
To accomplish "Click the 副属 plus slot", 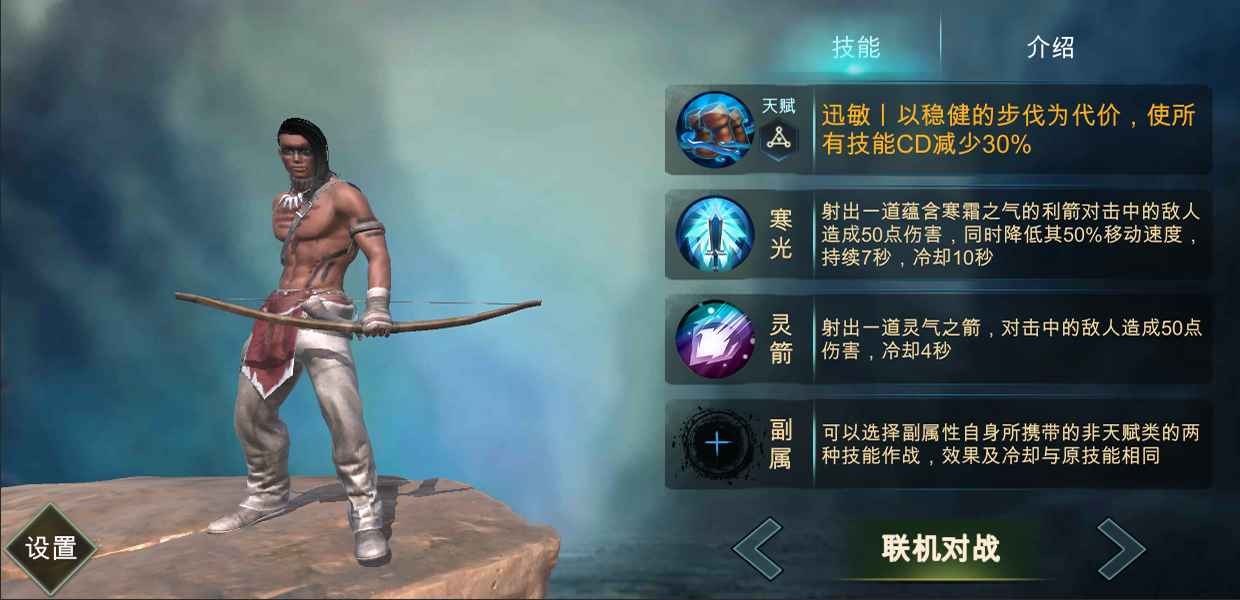I will (717, 444).
